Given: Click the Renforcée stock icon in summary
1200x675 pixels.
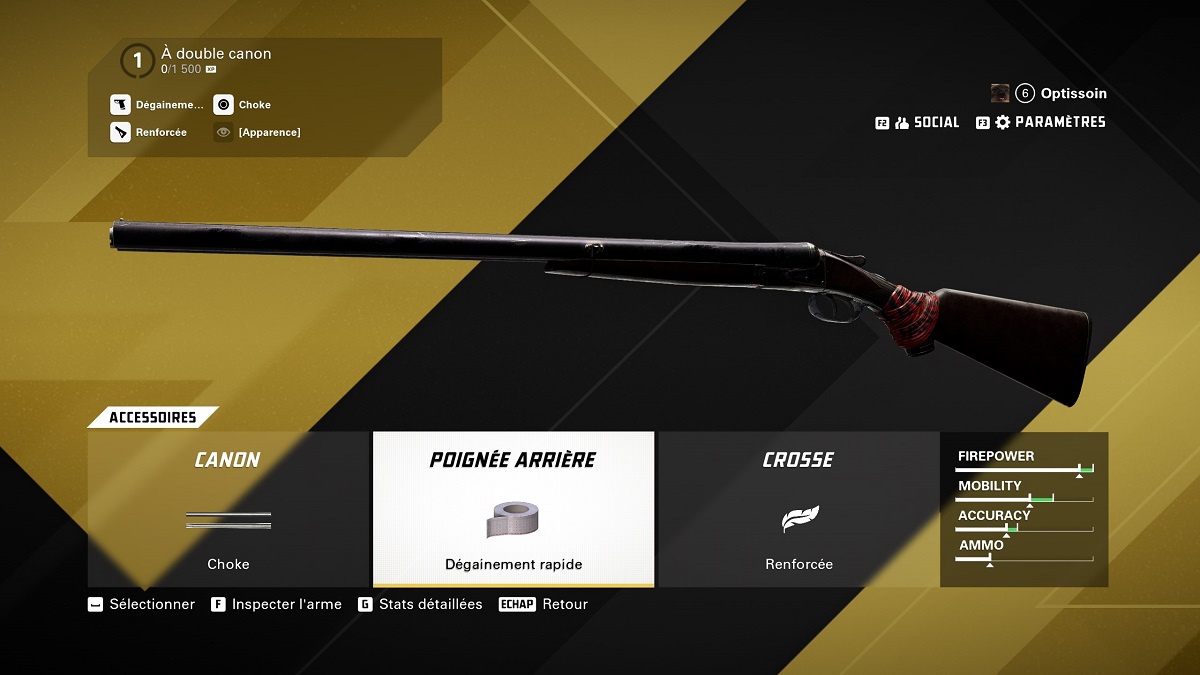Looking at the screenshot, I should click(121, 132).
